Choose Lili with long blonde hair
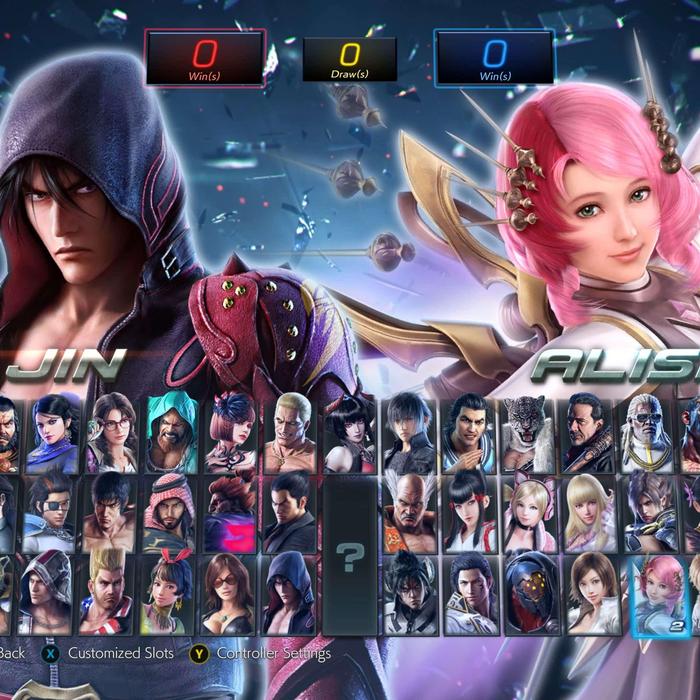Viewport: 700px width, 700px height. (589, 512)
